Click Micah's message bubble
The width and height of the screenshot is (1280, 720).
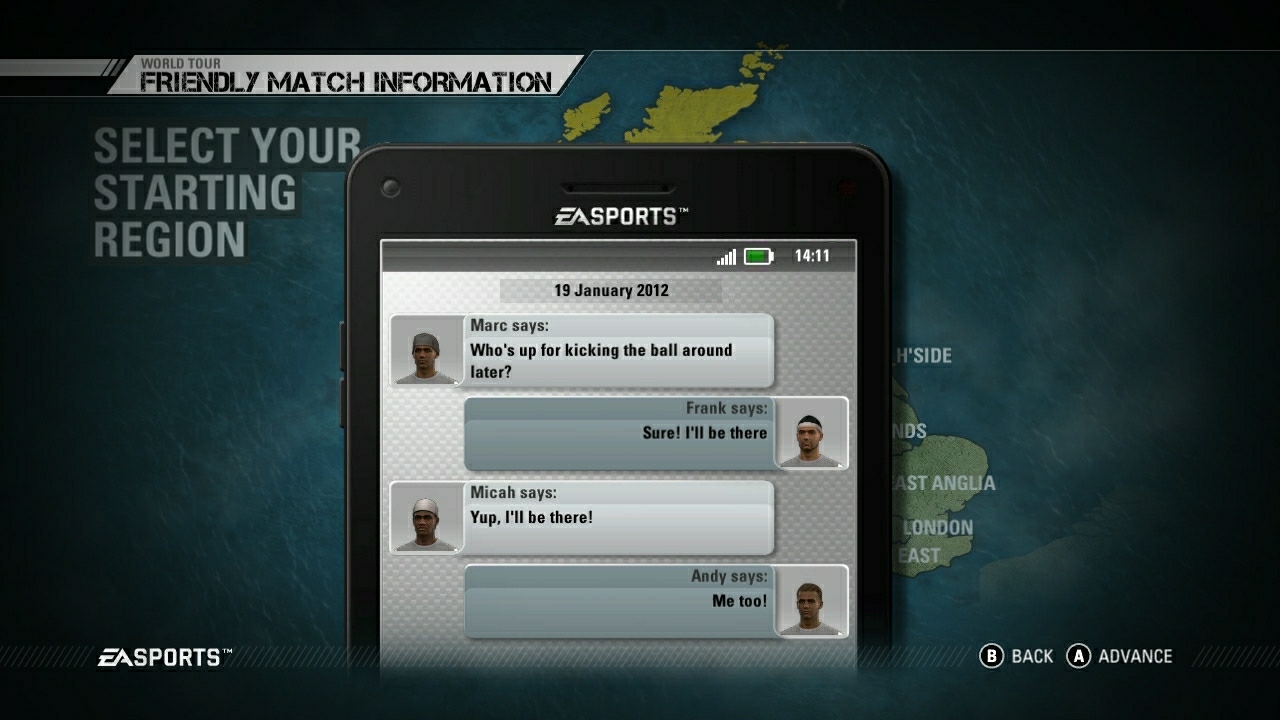[617, 517]
